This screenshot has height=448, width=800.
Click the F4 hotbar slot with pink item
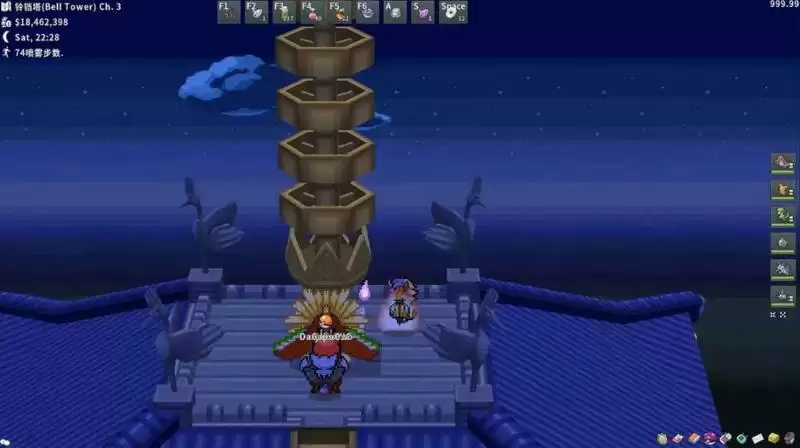(x=312, y=12)
